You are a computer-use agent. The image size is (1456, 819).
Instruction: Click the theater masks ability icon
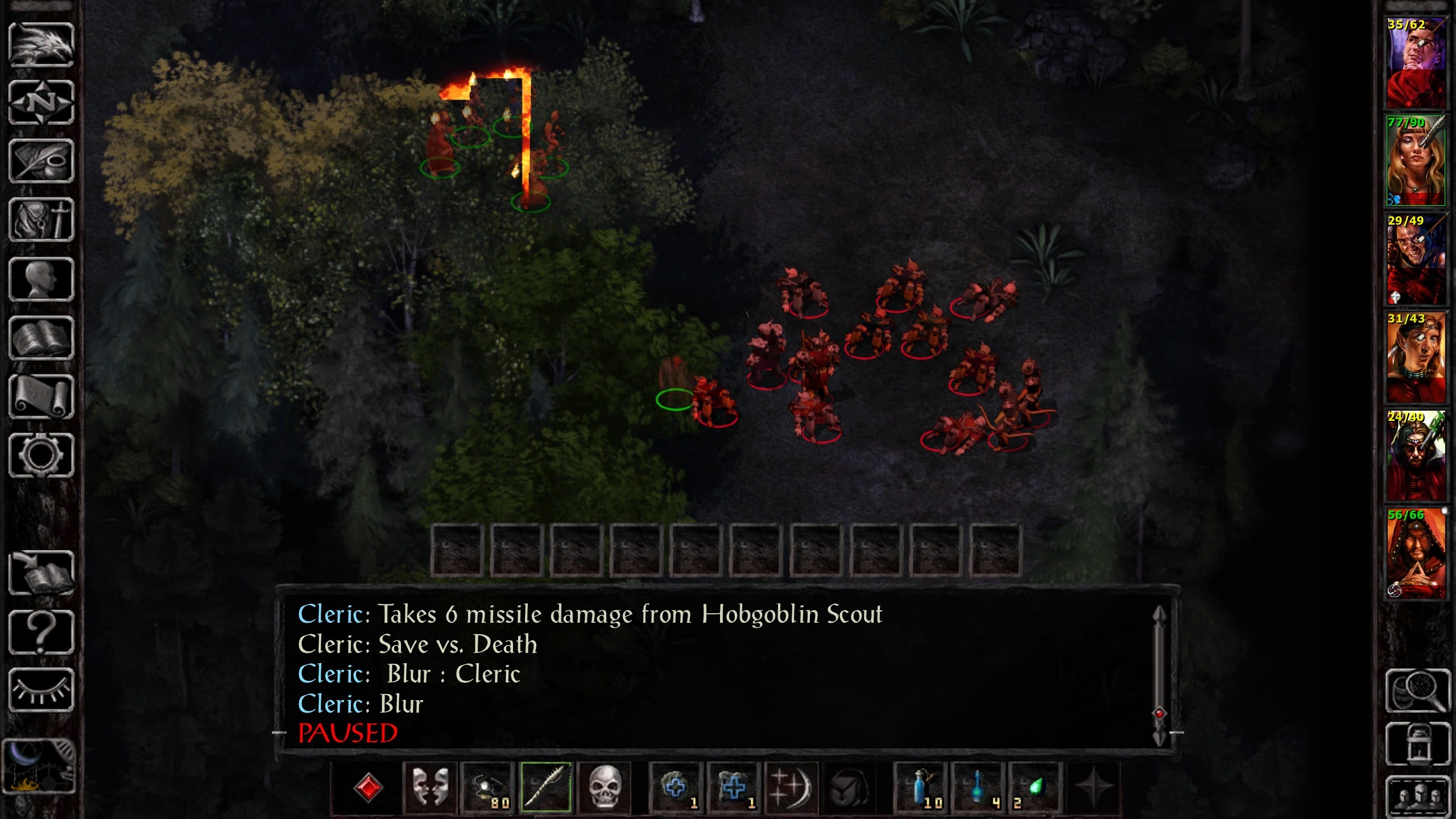coord(429,788)
